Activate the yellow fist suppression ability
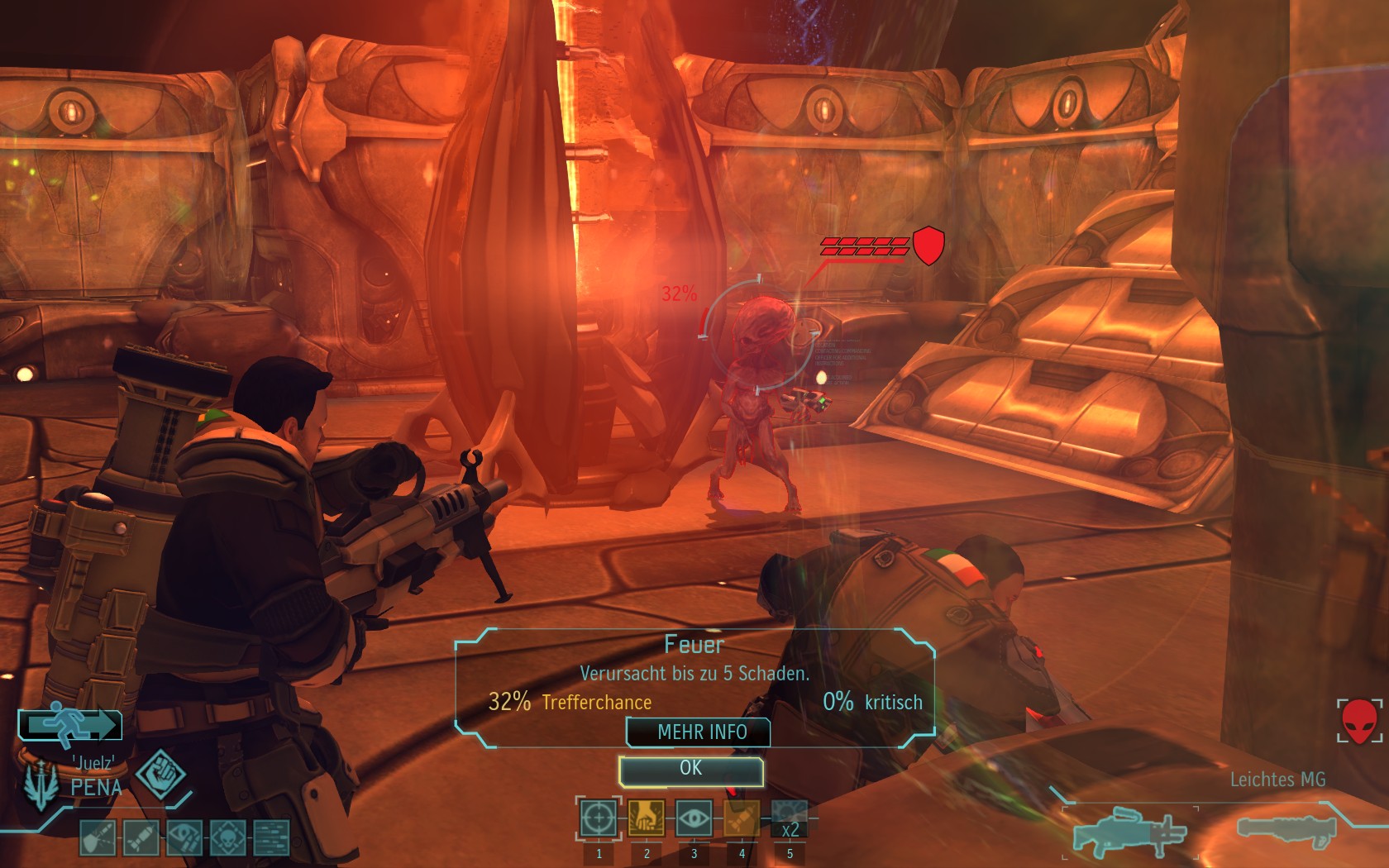 (646, 819)
